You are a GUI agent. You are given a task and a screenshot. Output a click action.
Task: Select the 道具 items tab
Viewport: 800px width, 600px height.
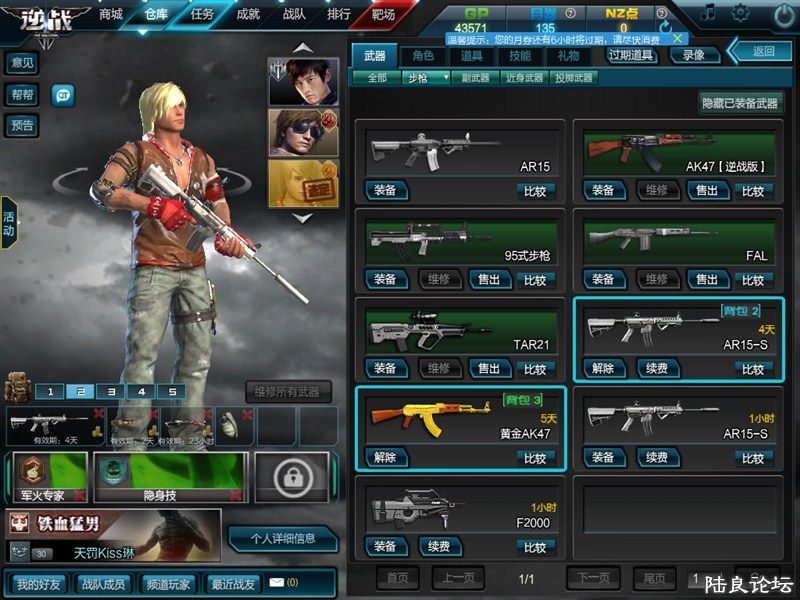click(471, 56)
